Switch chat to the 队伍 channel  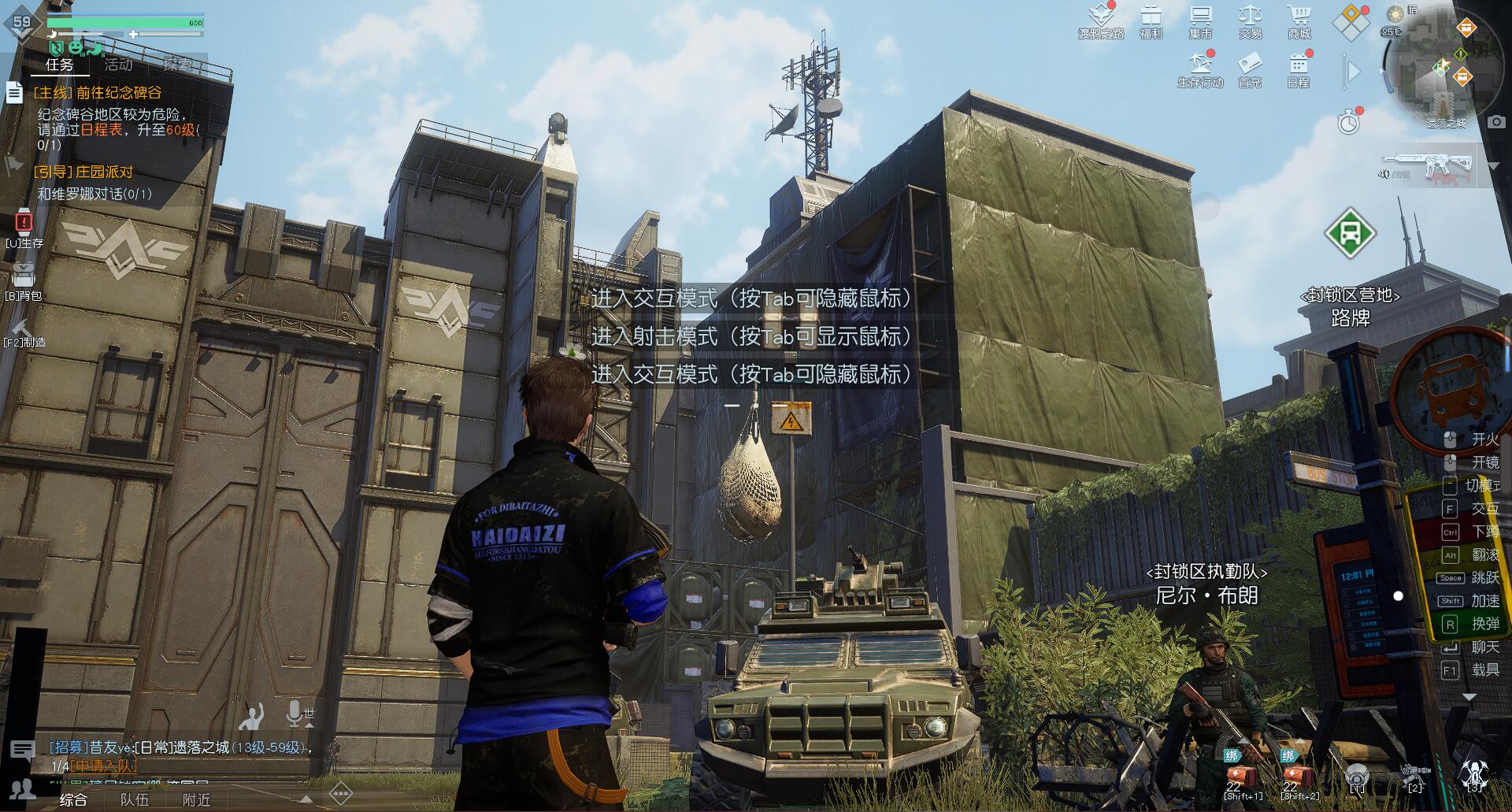coord(134,800)
